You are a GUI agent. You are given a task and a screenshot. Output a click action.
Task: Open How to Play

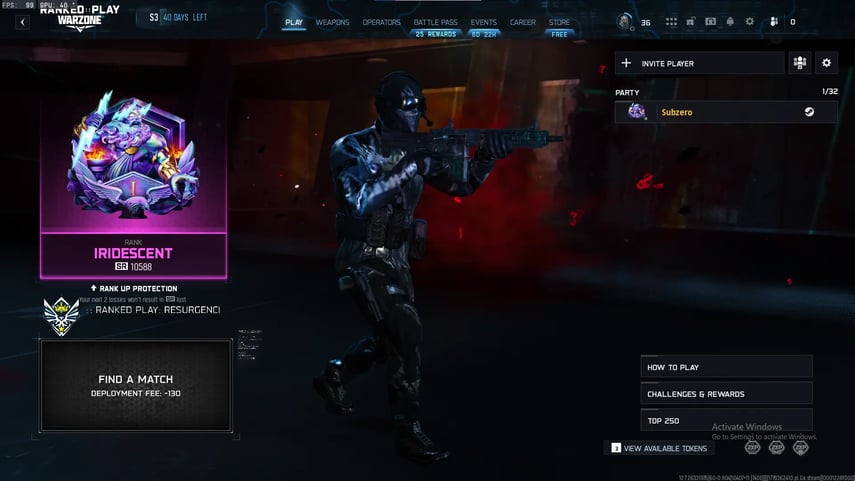tap(726, 367)
